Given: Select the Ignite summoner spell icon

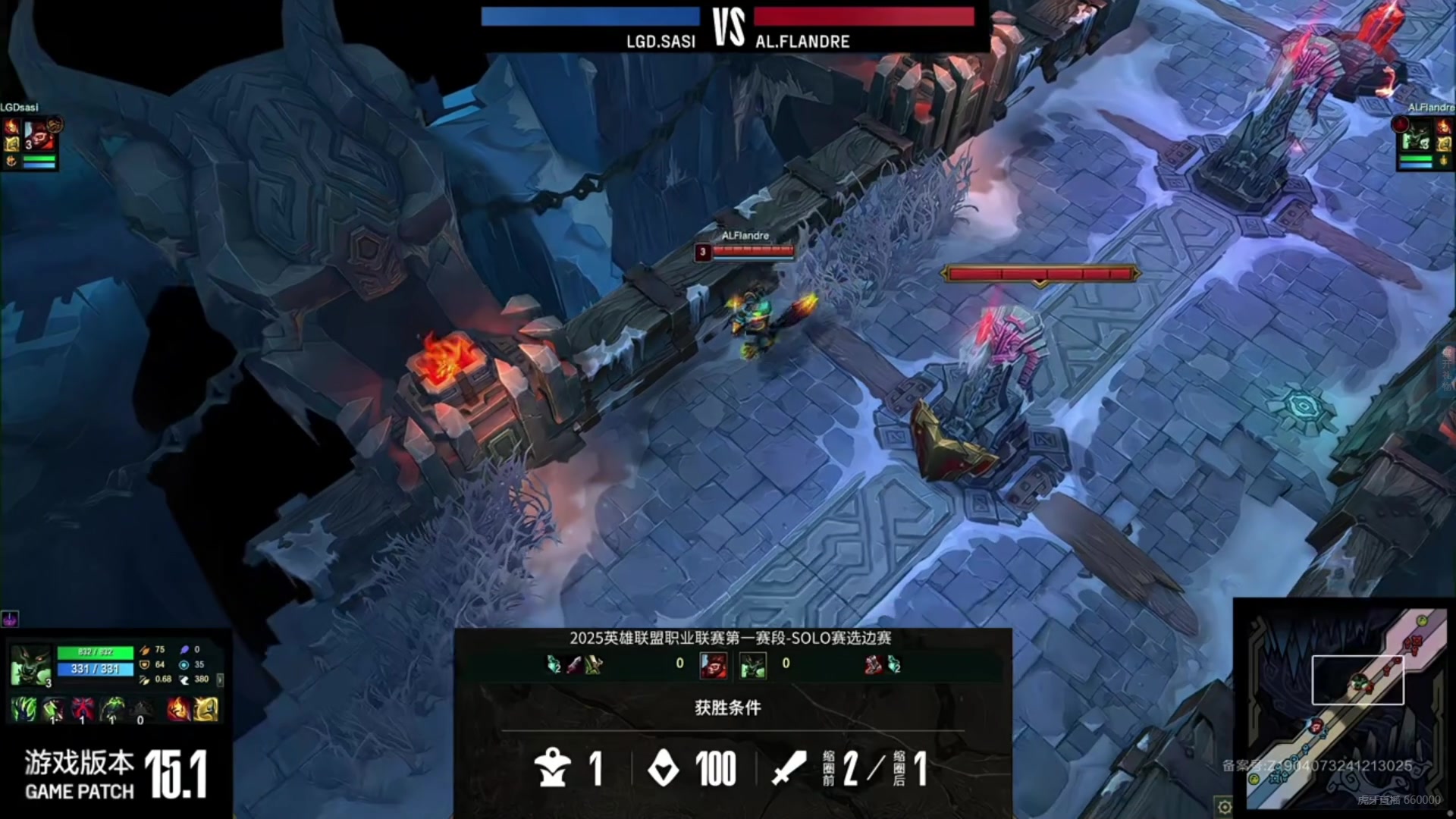Looking at the screenshot, I should click(x=177, y=709).
